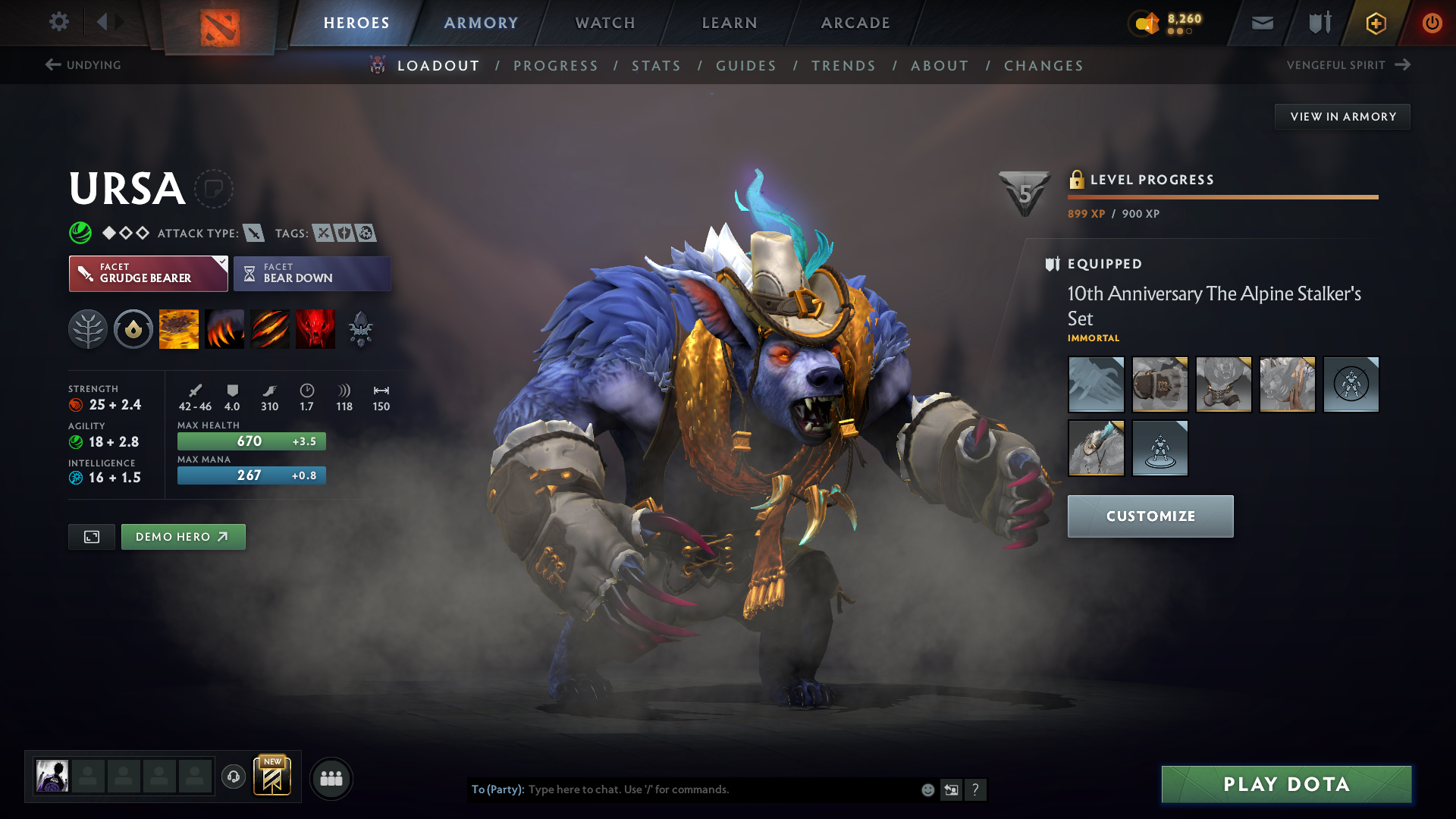
Task: Click the CUSTOMIZE button
Action: (x=1150, y=516)
